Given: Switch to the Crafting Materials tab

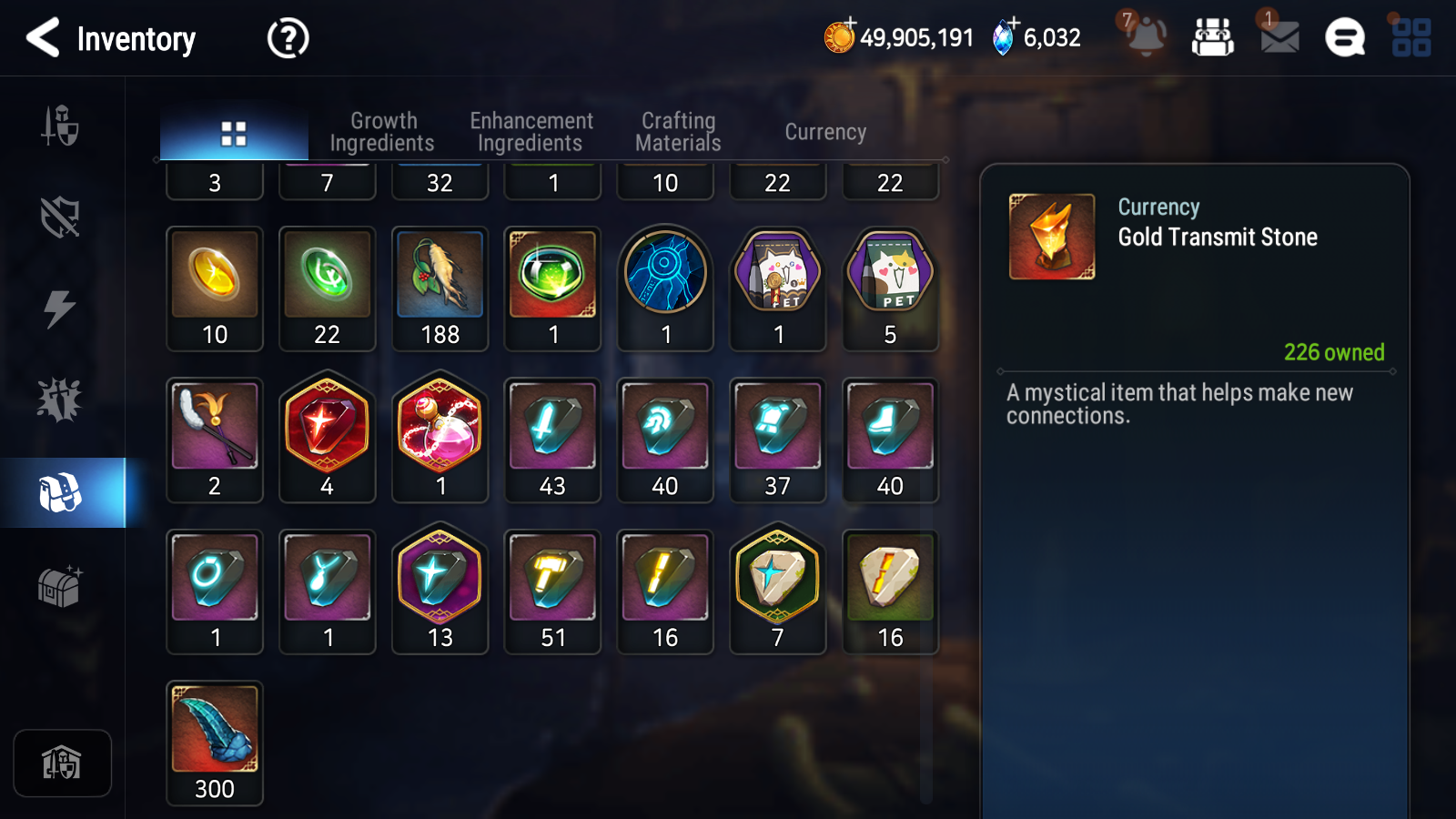Looking at the screenshot, I should pos(678,131).
